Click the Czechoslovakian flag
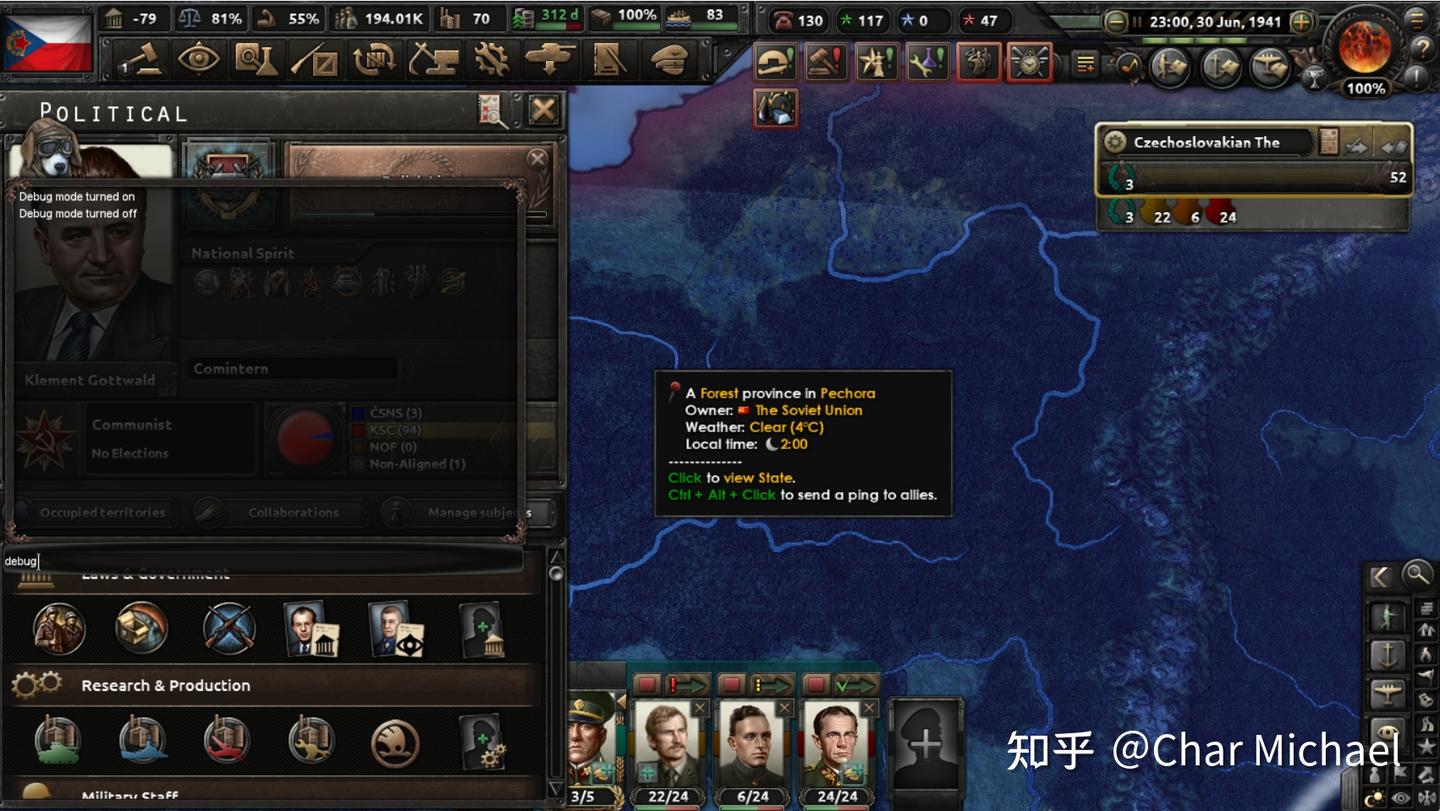This screenshot has width=1440, height=811. click(47, 42)
